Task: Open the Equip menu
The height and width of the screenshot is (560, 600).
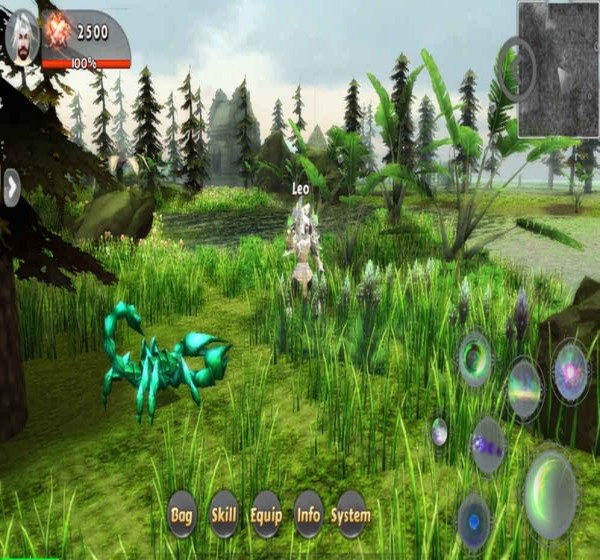Action: point(266,514)
